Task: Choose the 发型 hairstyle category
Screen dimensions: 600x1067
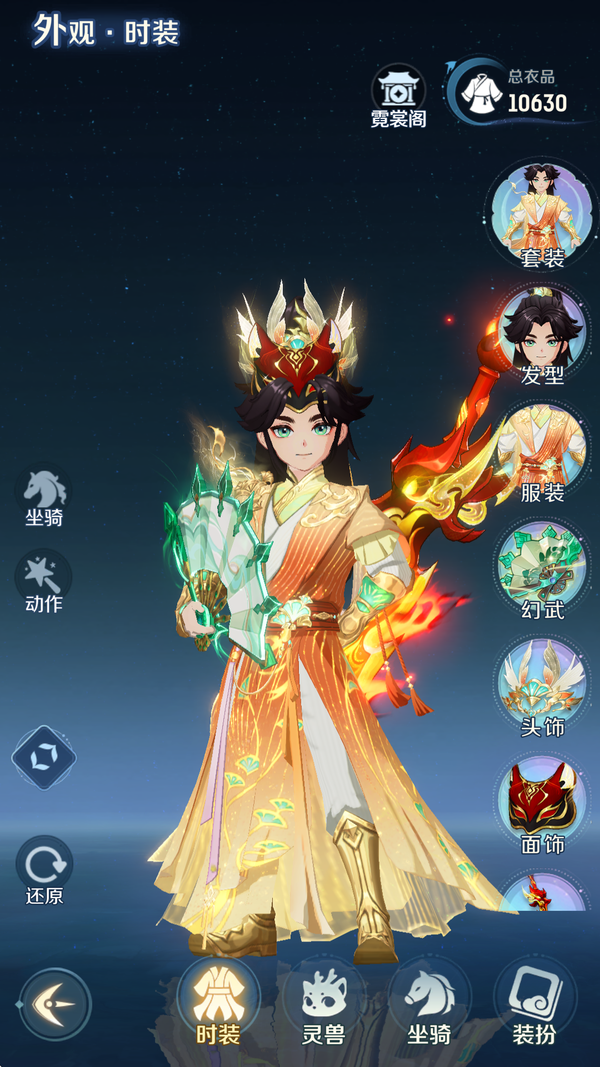Action: click(542, 333)
